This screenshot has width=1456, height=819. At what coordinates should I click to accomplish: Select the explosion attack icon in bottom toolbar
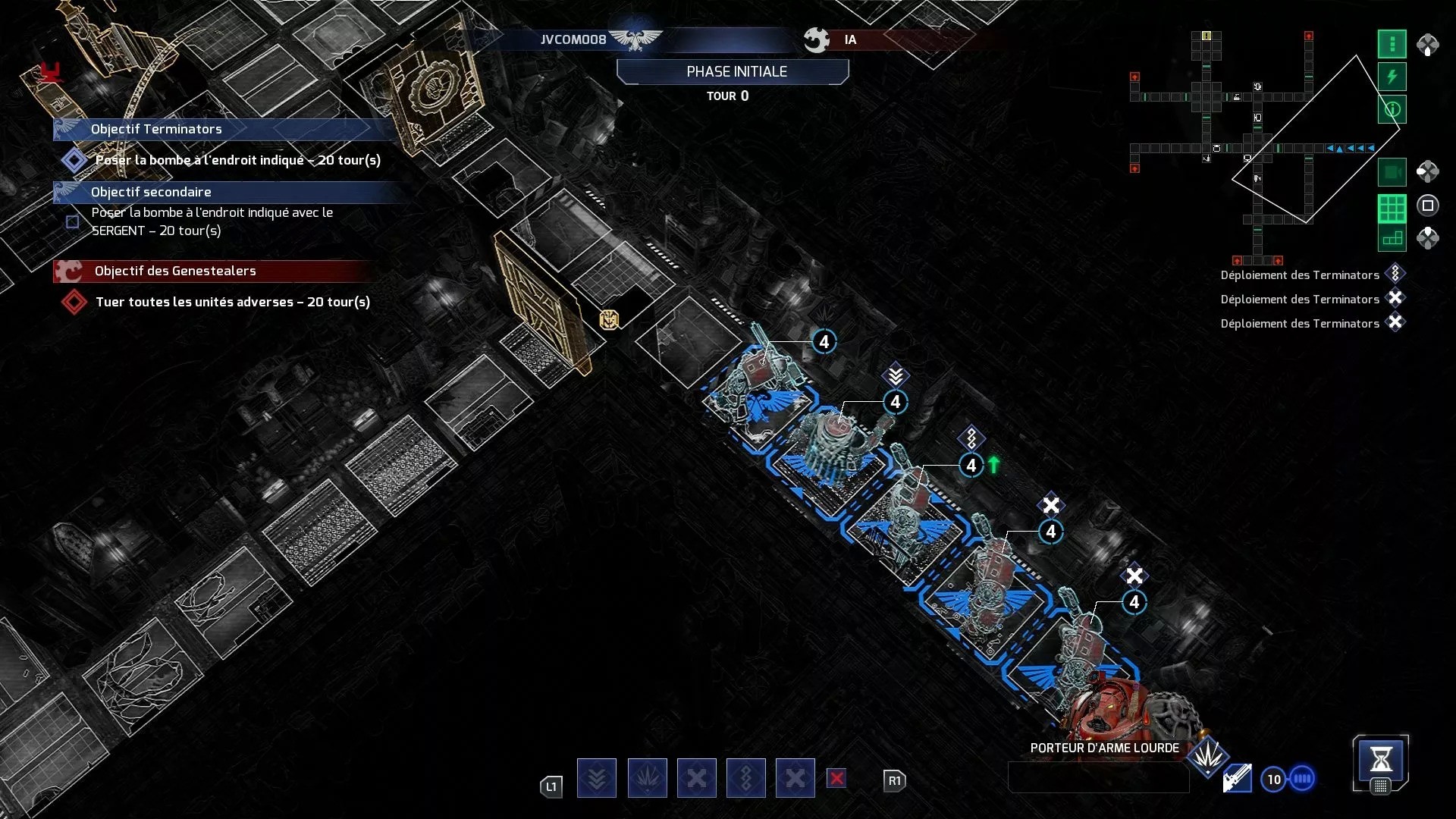[647, 778]
